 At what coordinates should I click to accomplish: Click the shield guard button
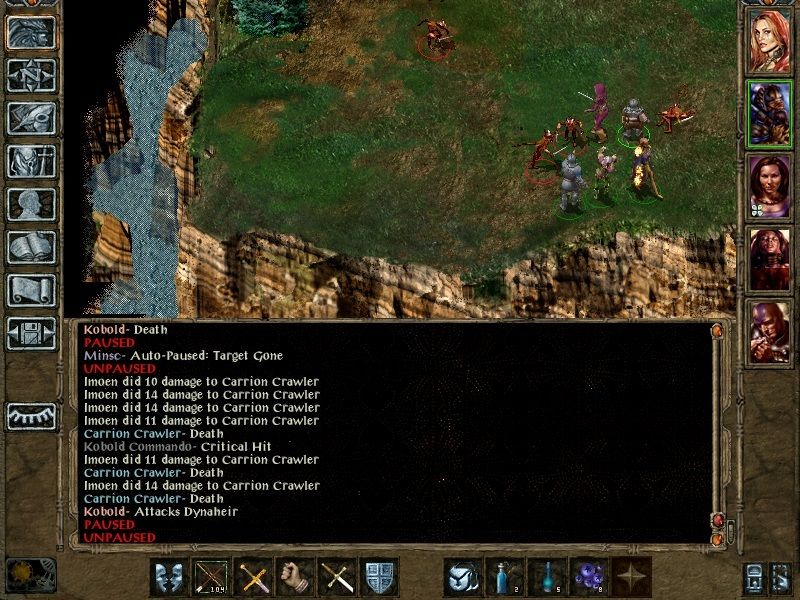tap(380, 577)
